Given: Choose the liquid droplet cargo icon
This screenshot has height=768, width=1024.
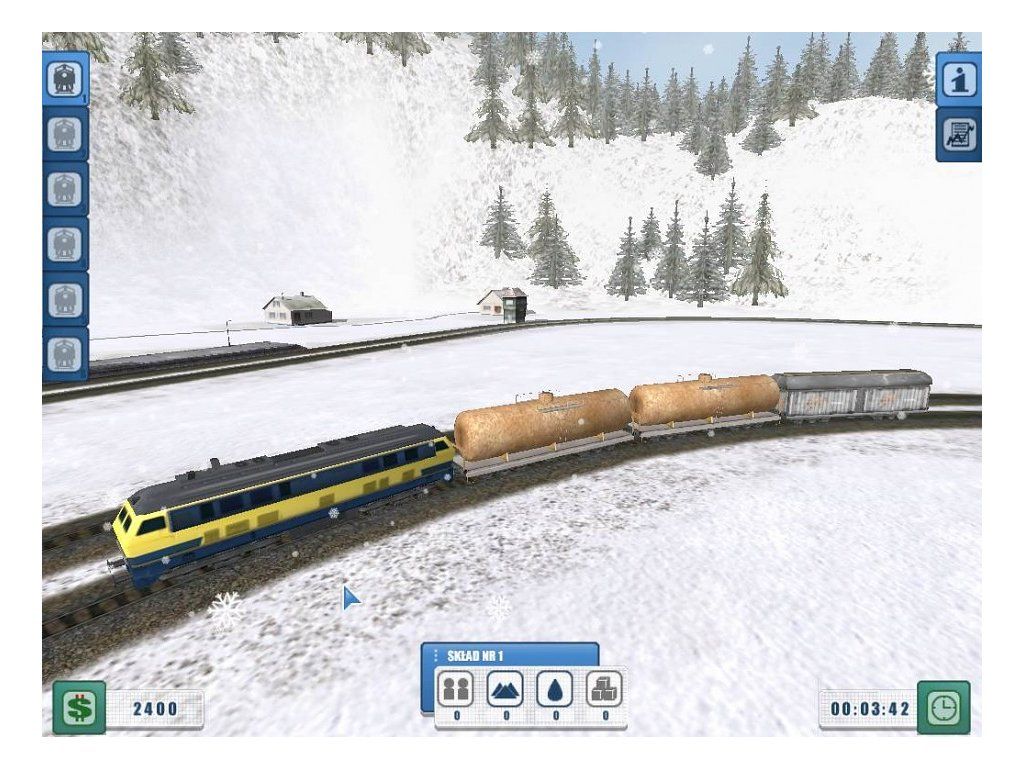Looking at the screenshot, I should click(554, 689).
